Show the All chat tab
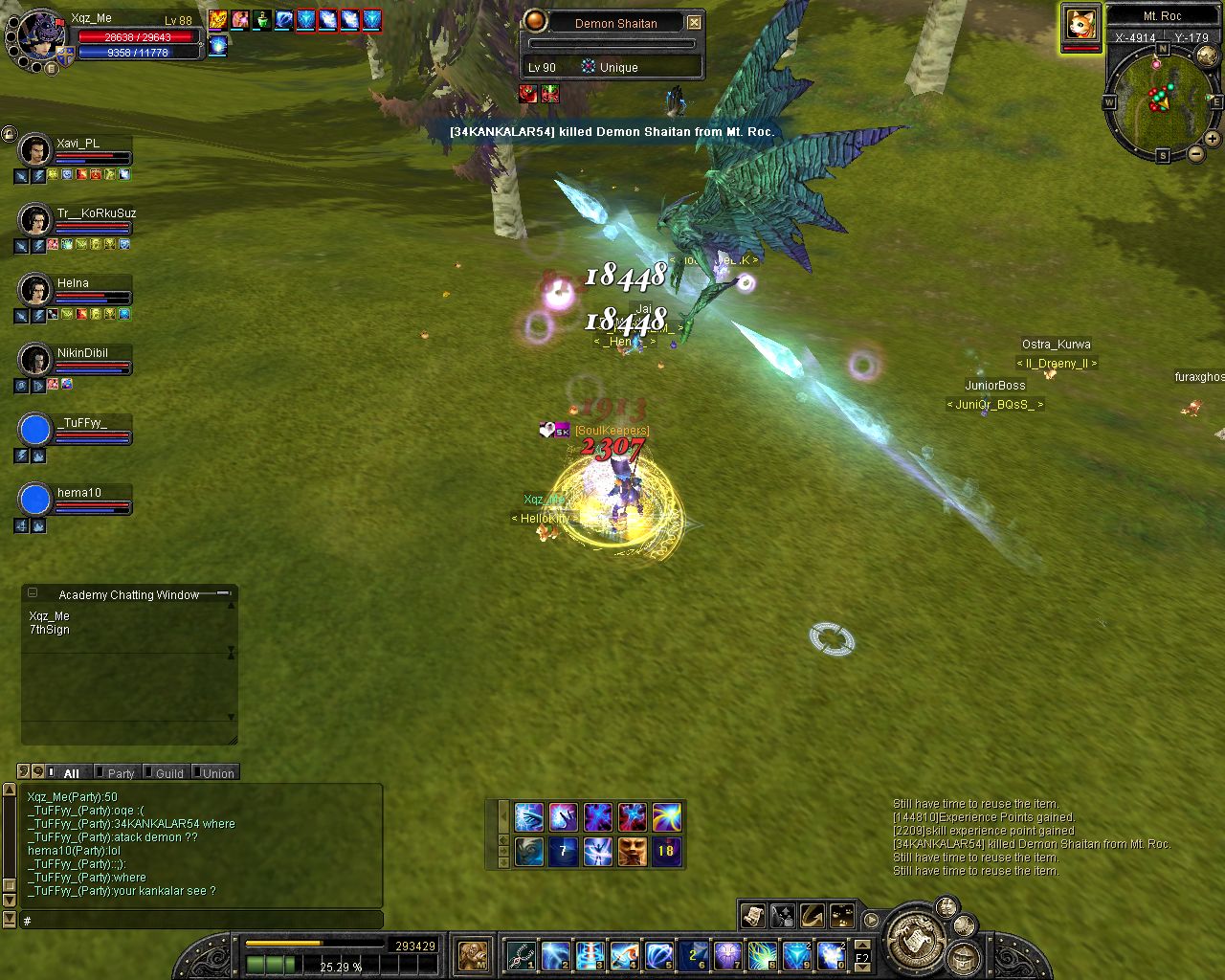Screen dimensions: 1225x980 point(71,773)
